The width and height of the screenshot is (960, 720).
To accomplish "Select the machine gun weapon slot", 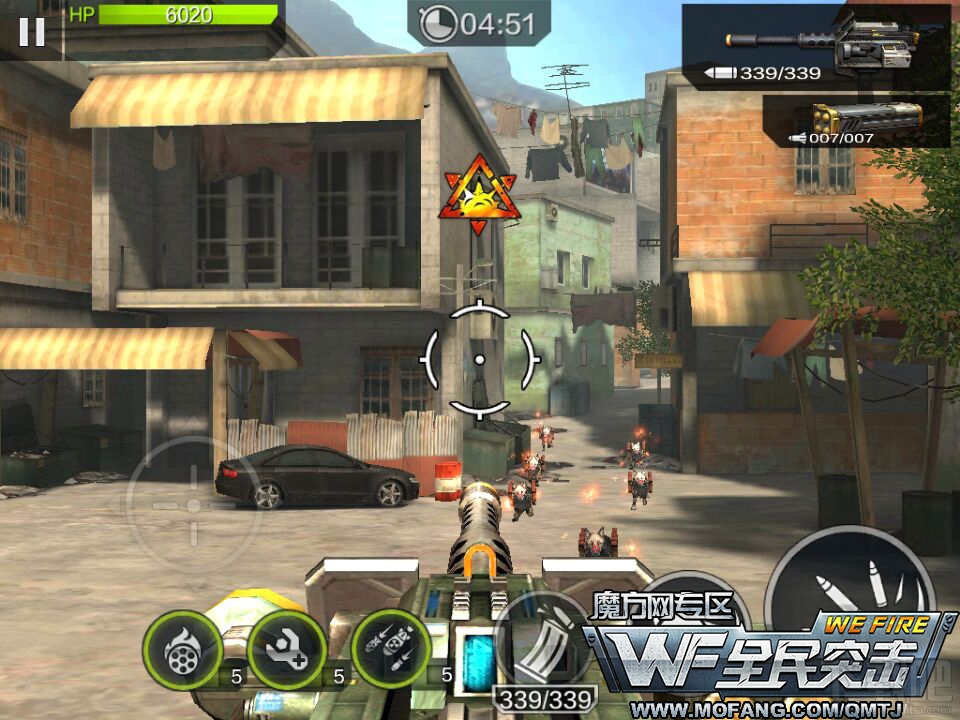I will pyautogui.click(x=816, y=47).
